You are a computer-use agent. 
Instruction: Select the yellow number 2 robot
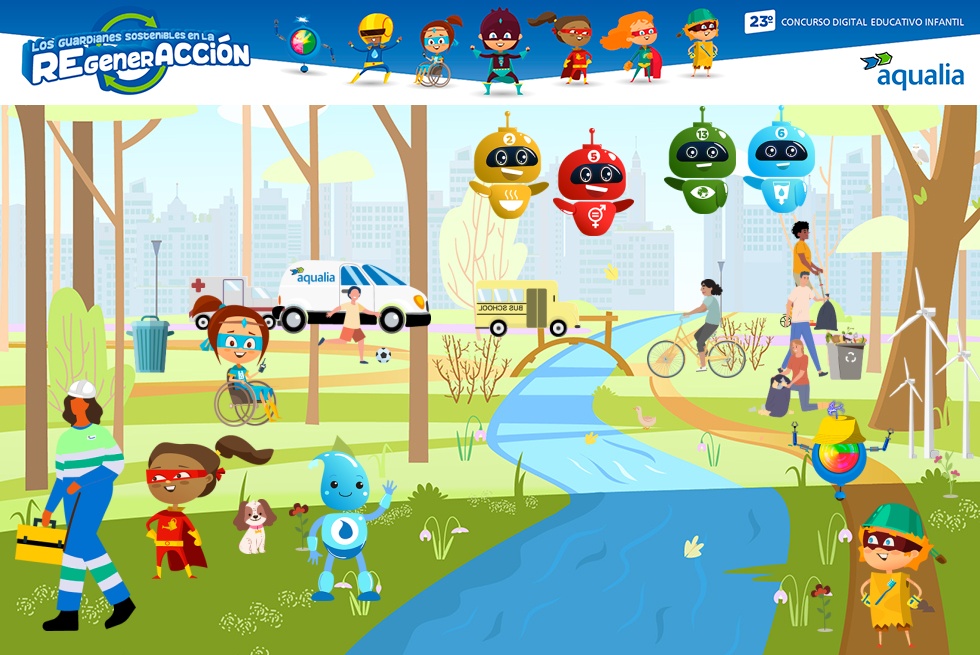point(508,167)
